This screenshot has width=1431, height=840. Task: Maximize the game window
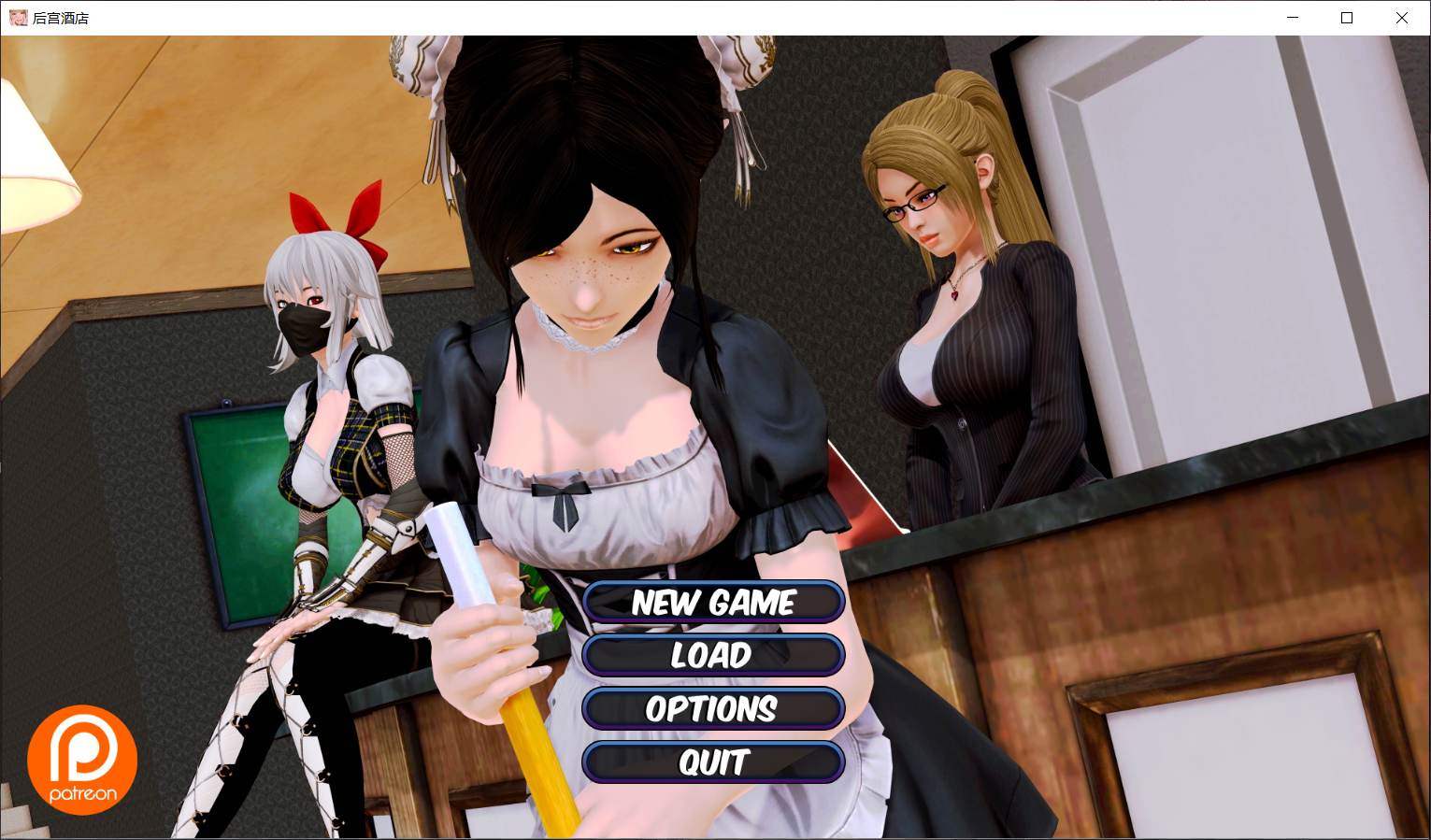point(1347,17)
